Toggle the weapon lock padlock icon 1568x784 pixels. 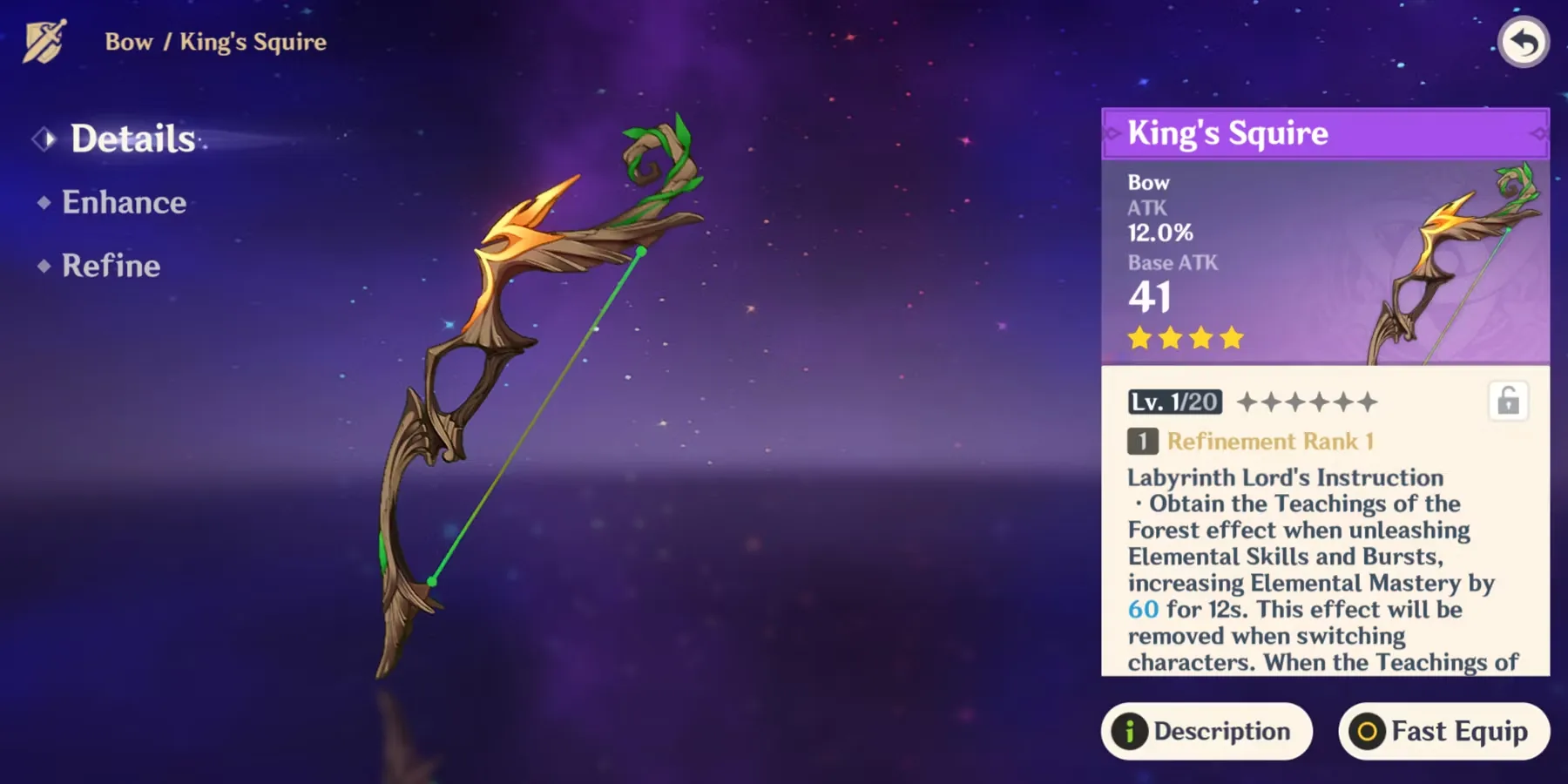coord(1508,402)
